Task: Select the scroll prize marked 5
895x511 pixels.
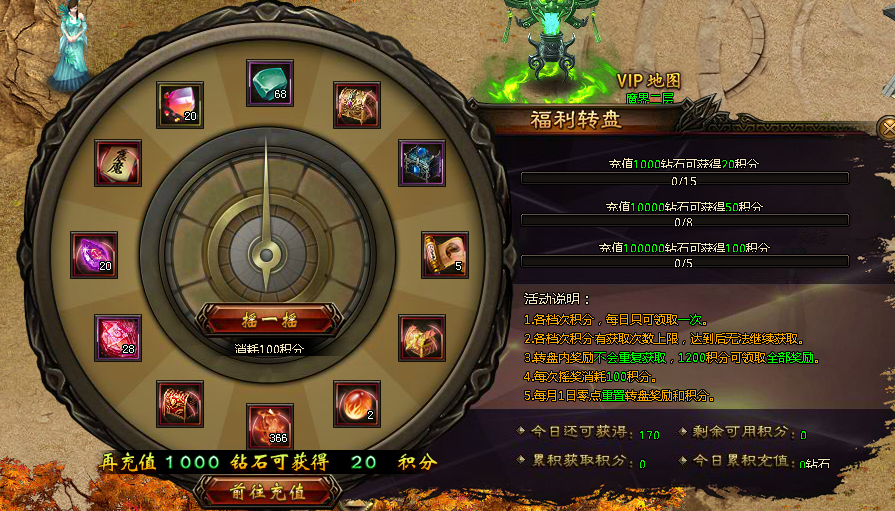Action: [x=444, y=255]
